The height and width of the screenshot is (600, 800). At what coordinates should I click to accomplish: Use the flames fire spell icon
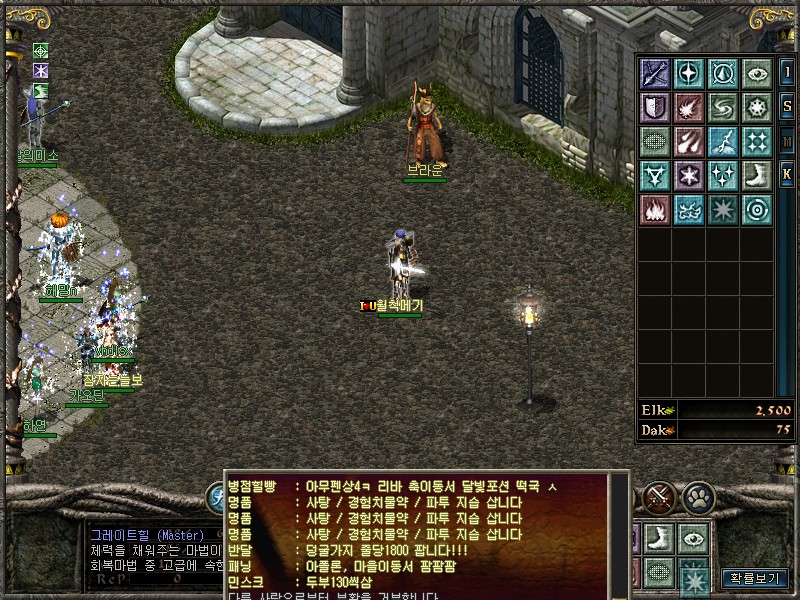[x=655, y=209]
